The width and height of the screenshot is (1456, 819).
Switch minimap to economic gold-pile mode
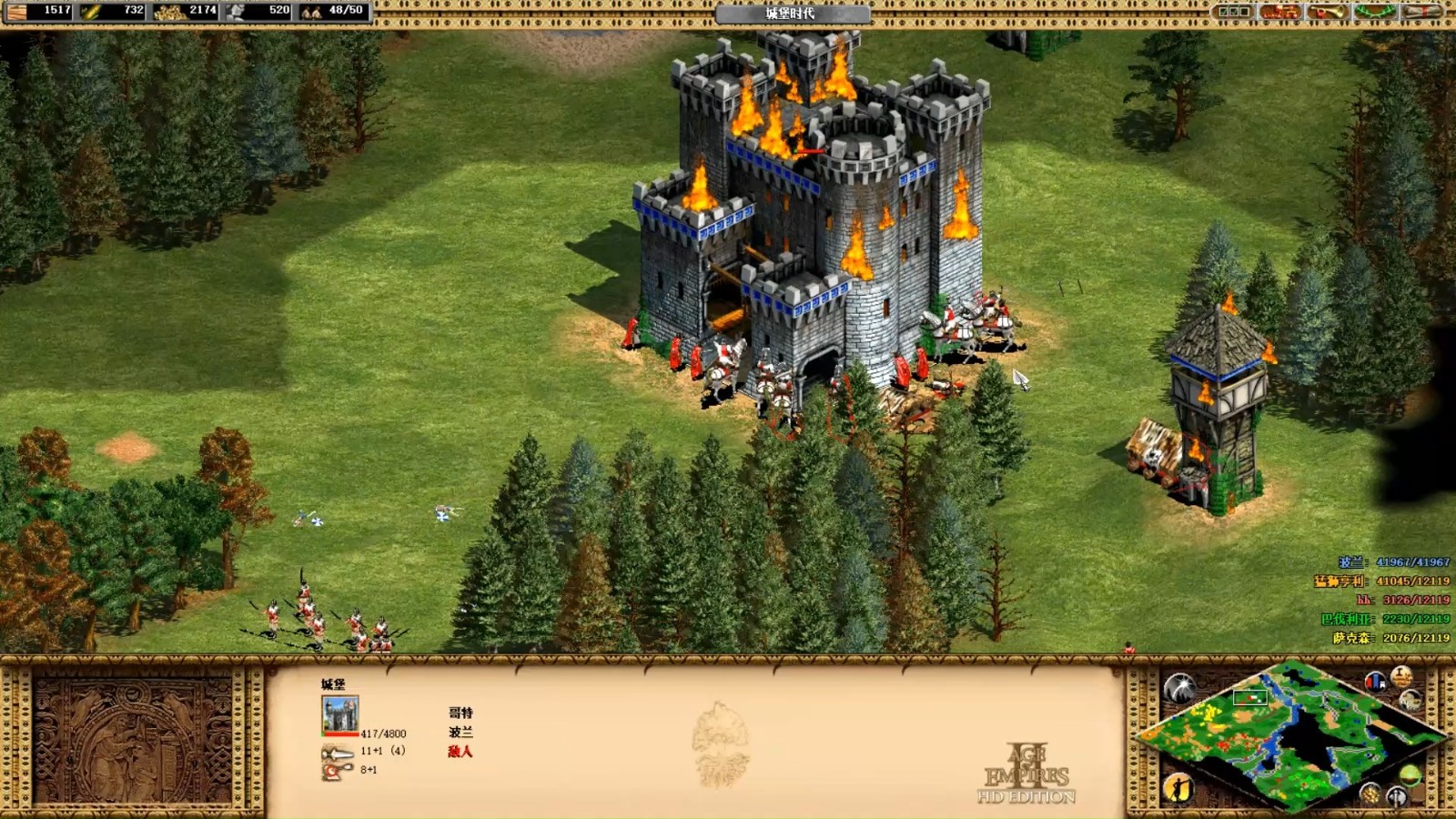click(x=1370, y=794)
